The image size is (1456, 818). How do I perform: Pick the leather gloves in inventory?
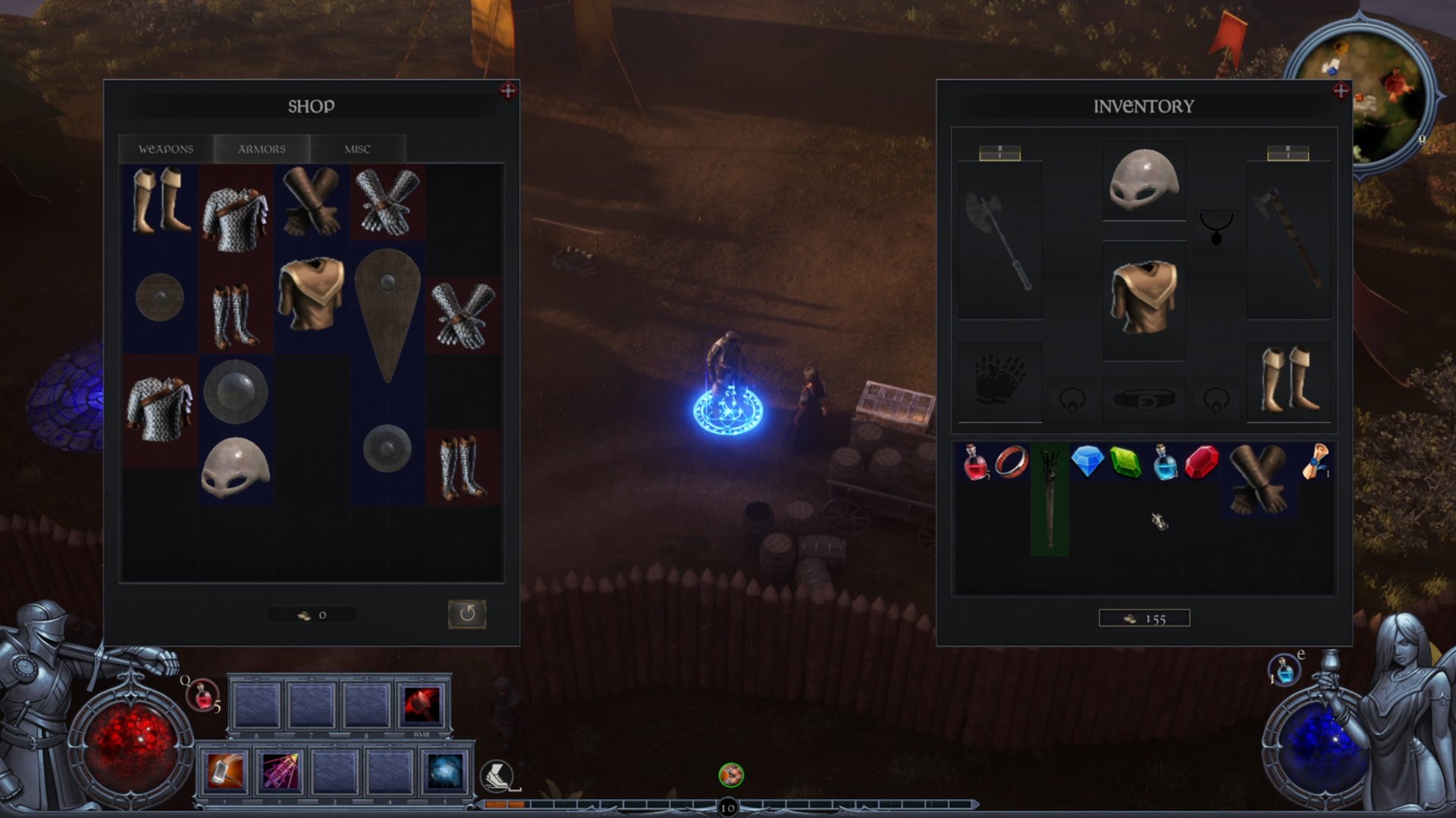point(1257,479)
